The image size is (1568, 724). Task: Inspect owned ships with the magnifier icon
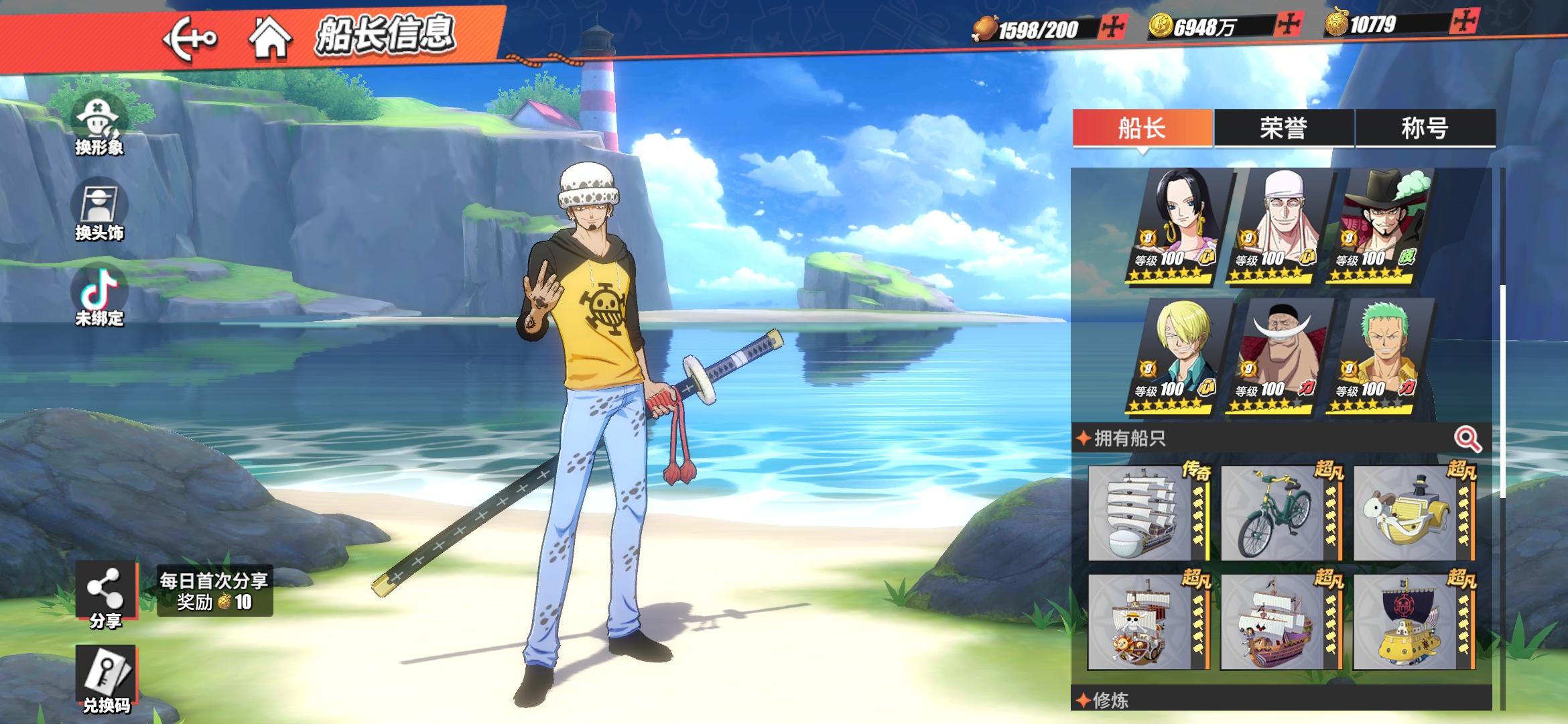tap(1467, 440)
